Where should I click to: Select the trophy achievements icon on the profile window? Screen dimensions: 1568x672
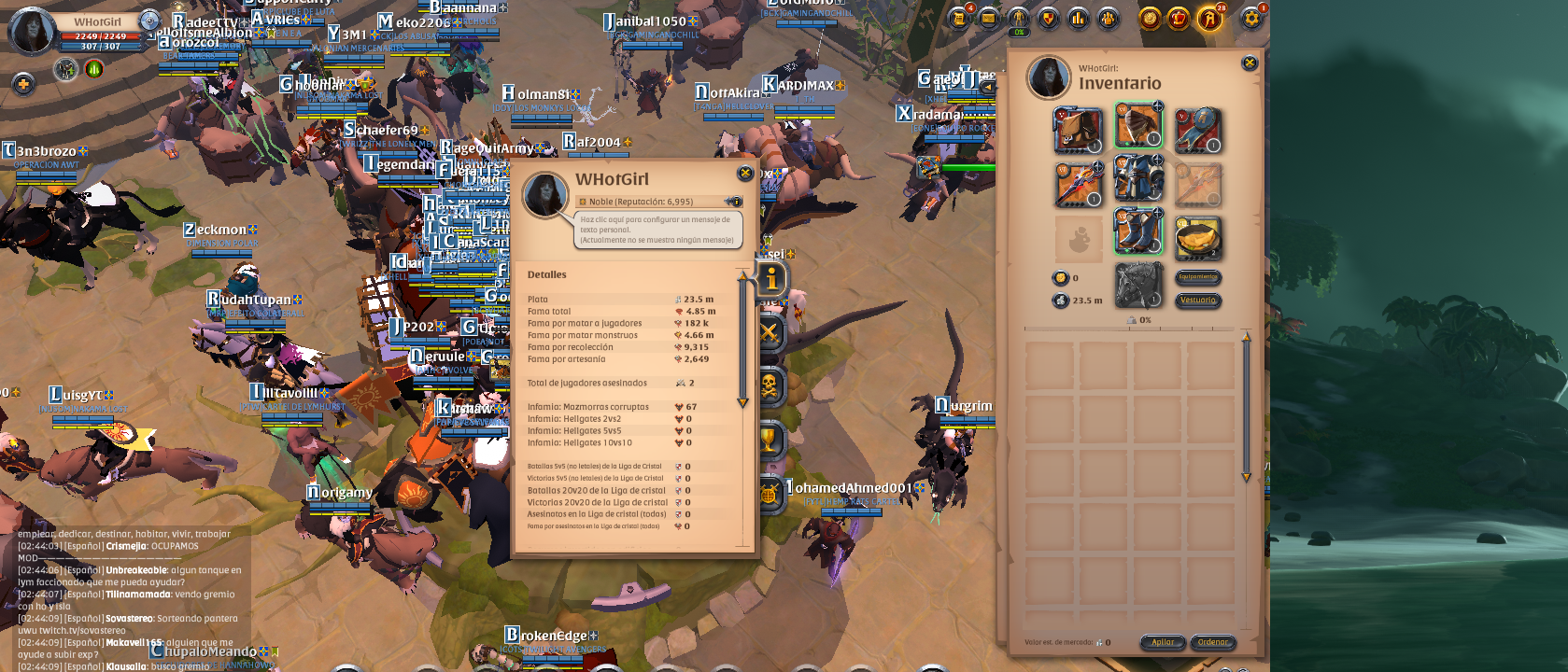tap(768, 439)
